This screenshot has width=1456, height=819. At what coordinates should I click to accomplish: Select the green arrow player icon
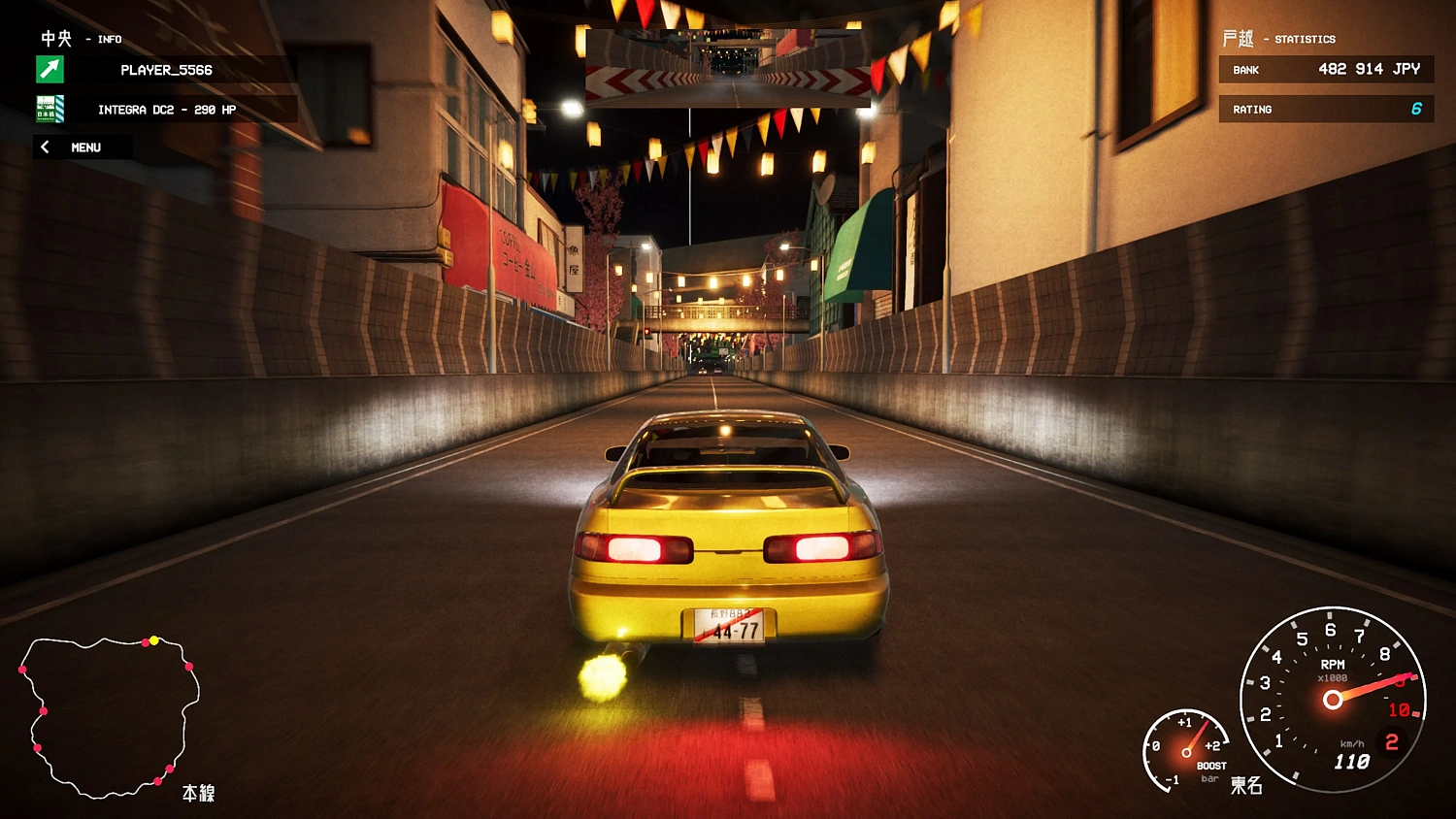(49, 70)
